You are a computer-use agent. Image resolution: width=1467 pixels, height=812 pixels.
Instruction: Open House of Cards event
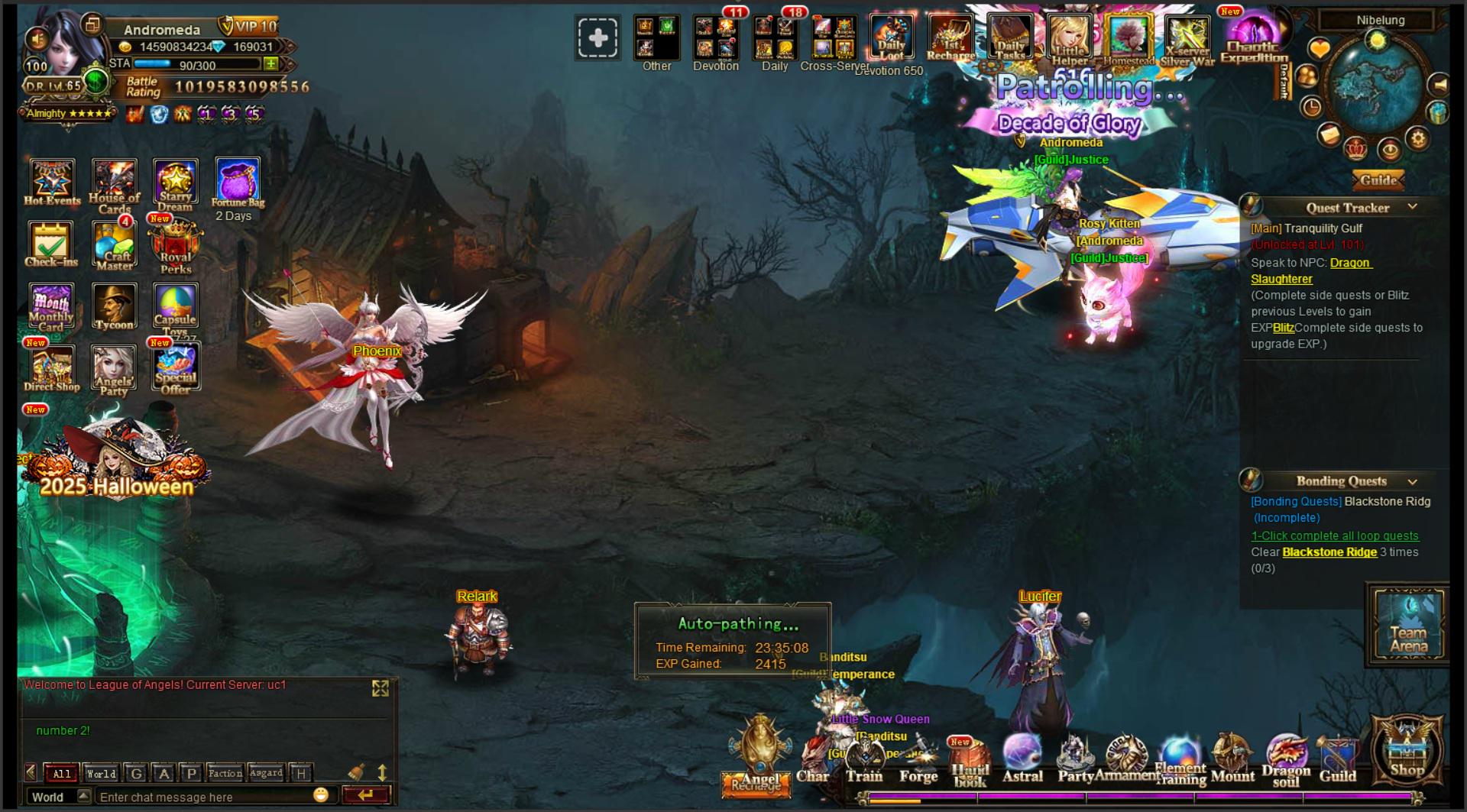(x=114, y=184)
